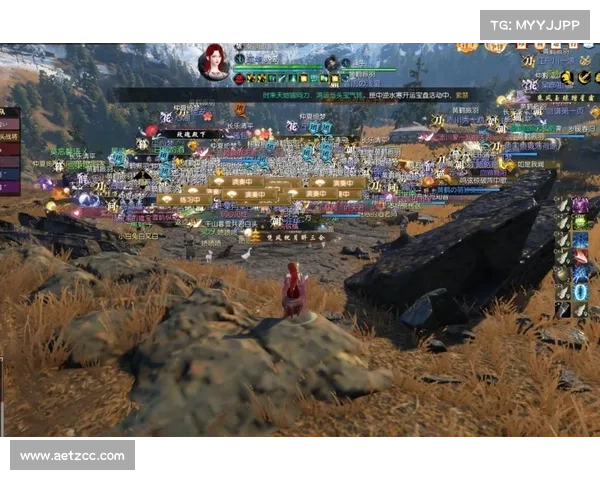Use the green skill icon
600x480 pixels.
click(x=580, y=223)
